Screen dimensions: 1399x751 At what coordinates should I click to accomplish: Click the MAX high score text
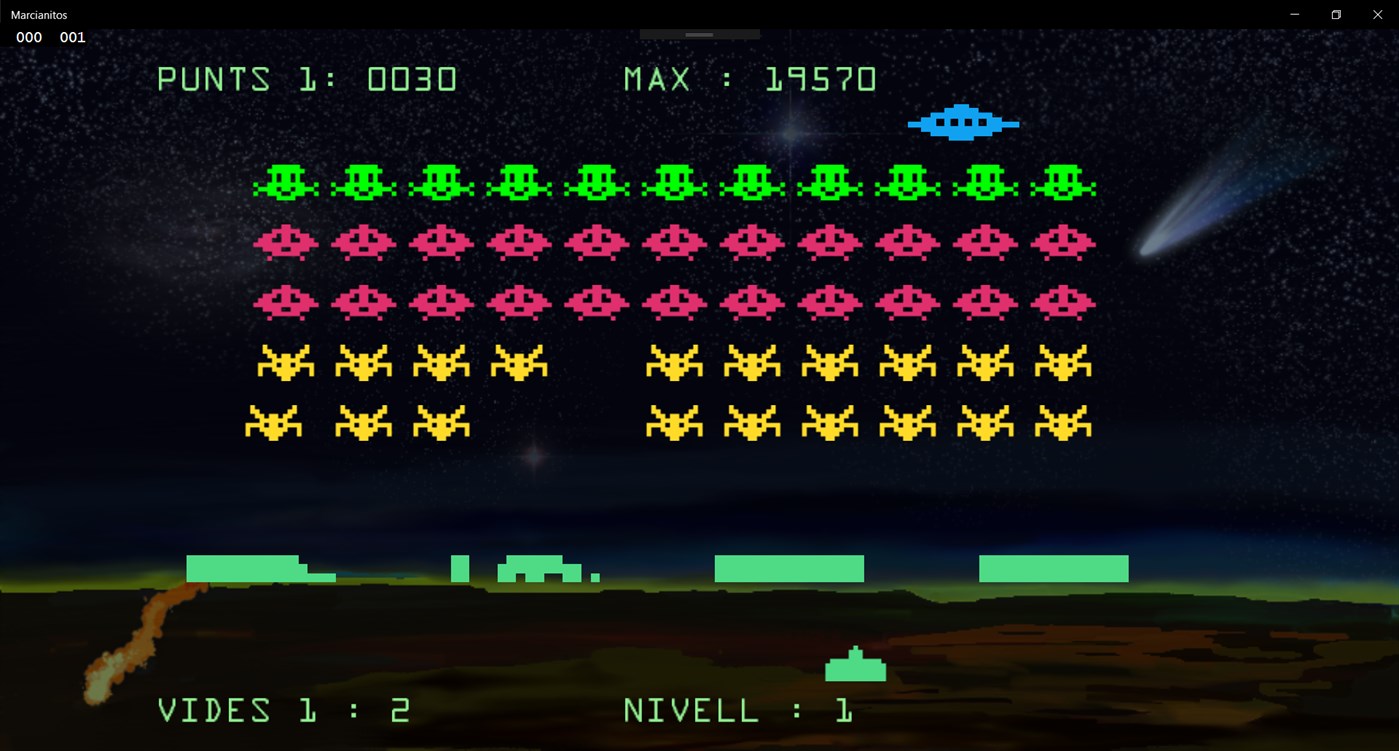[748, 78]
